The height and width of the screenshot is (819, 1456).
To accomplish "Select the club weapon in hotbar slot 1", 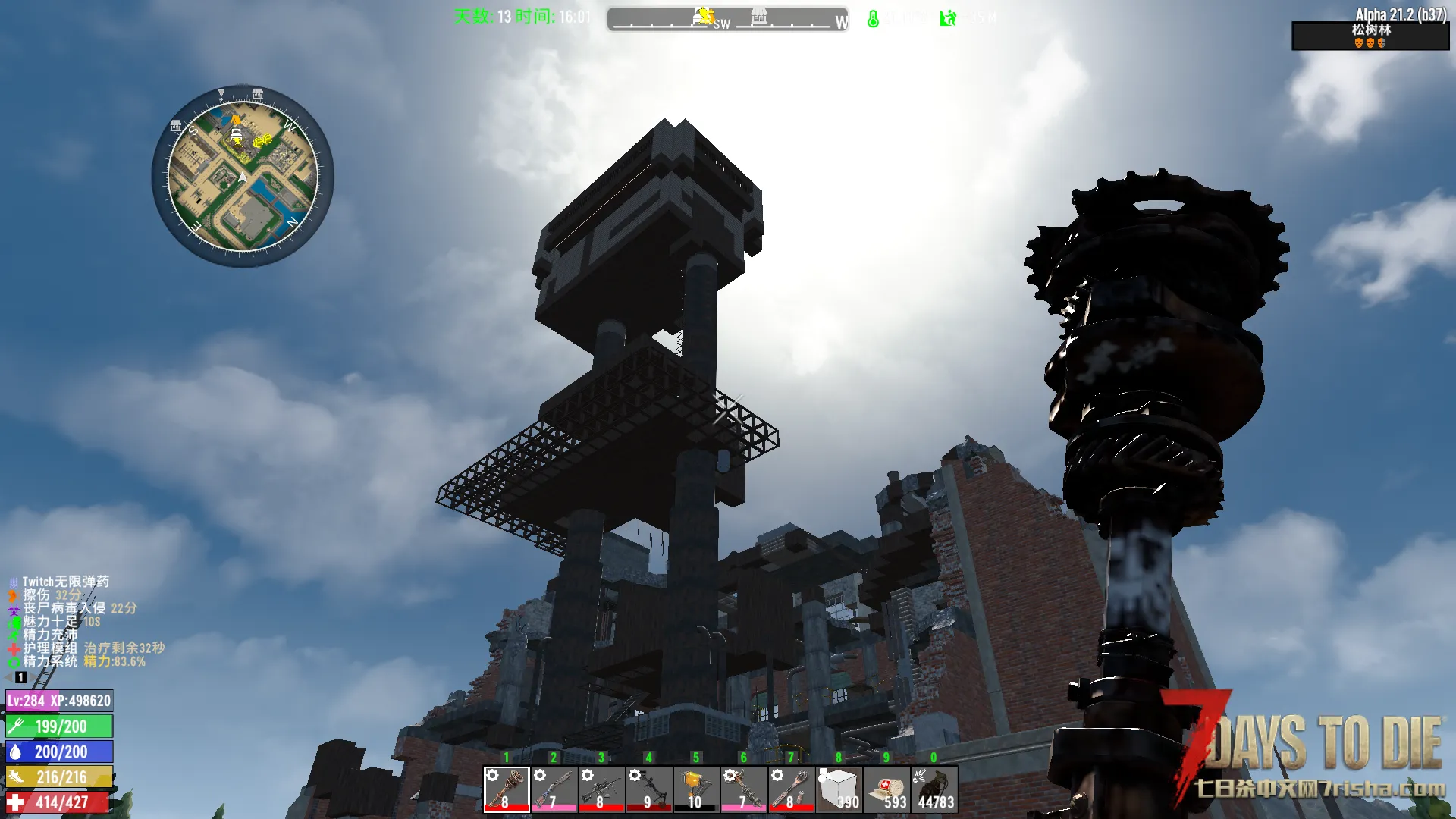I will pos(507,789).
